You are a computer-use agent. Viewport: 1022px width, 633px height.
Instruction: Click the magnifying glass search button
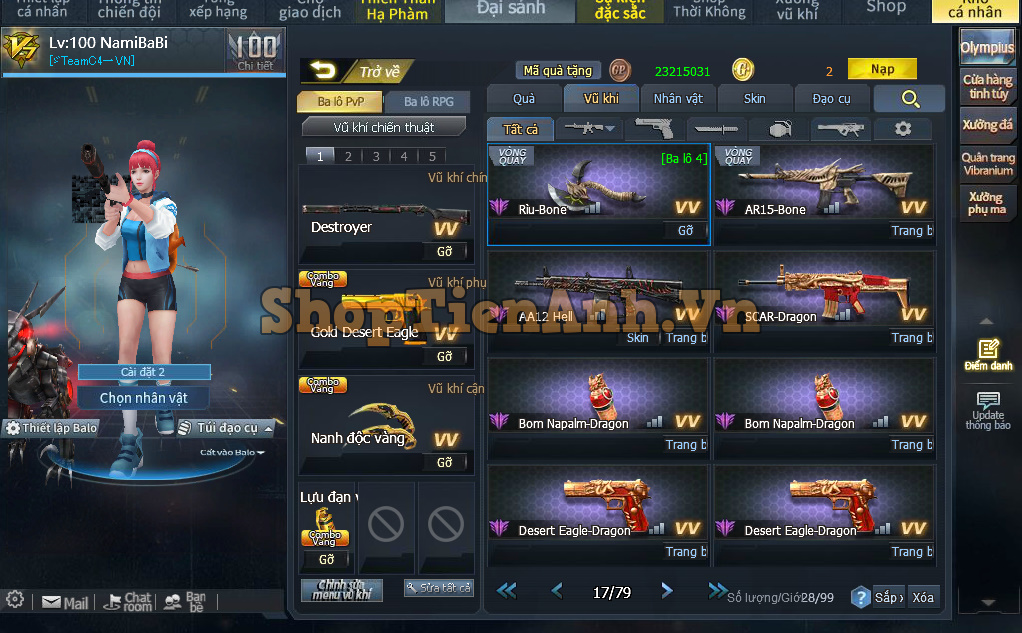click(x=909, y=98)
